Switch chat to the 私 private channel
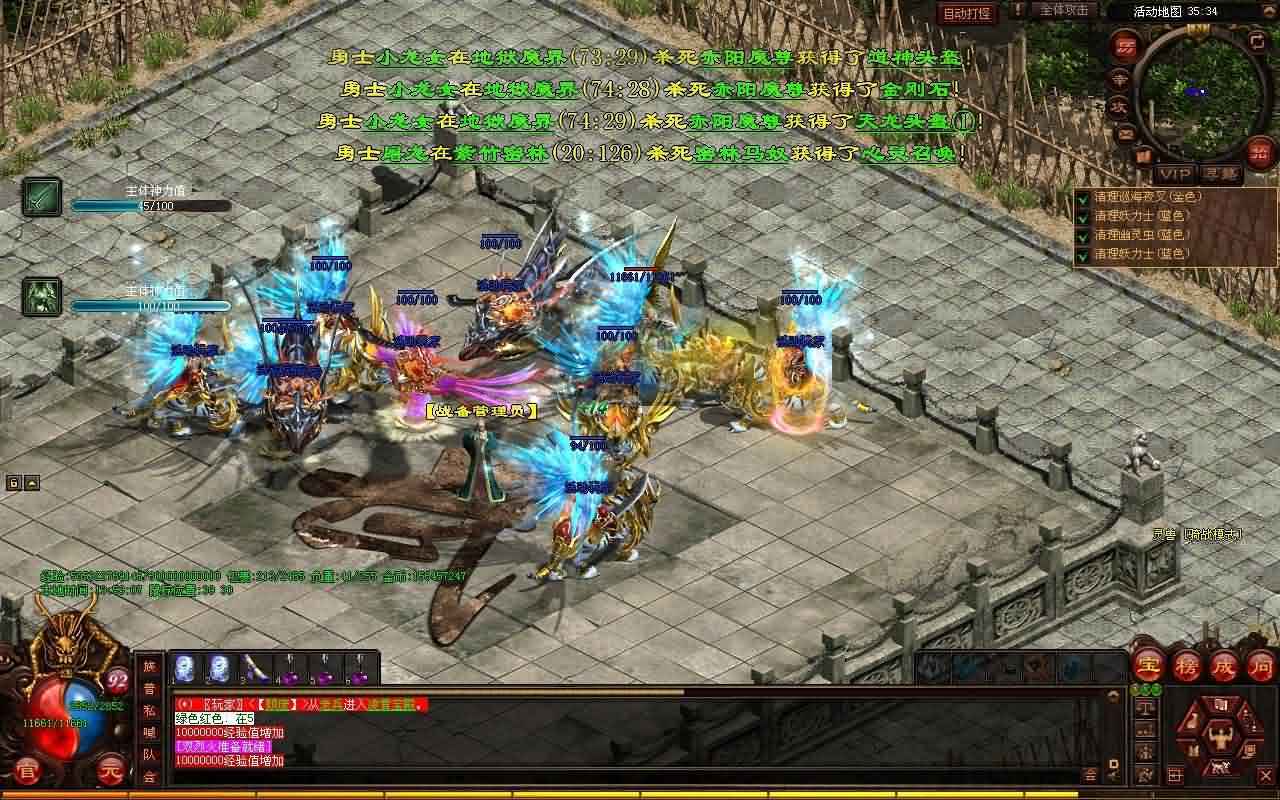Screen dimensions: 1280x800 click(x=150, y=711)
